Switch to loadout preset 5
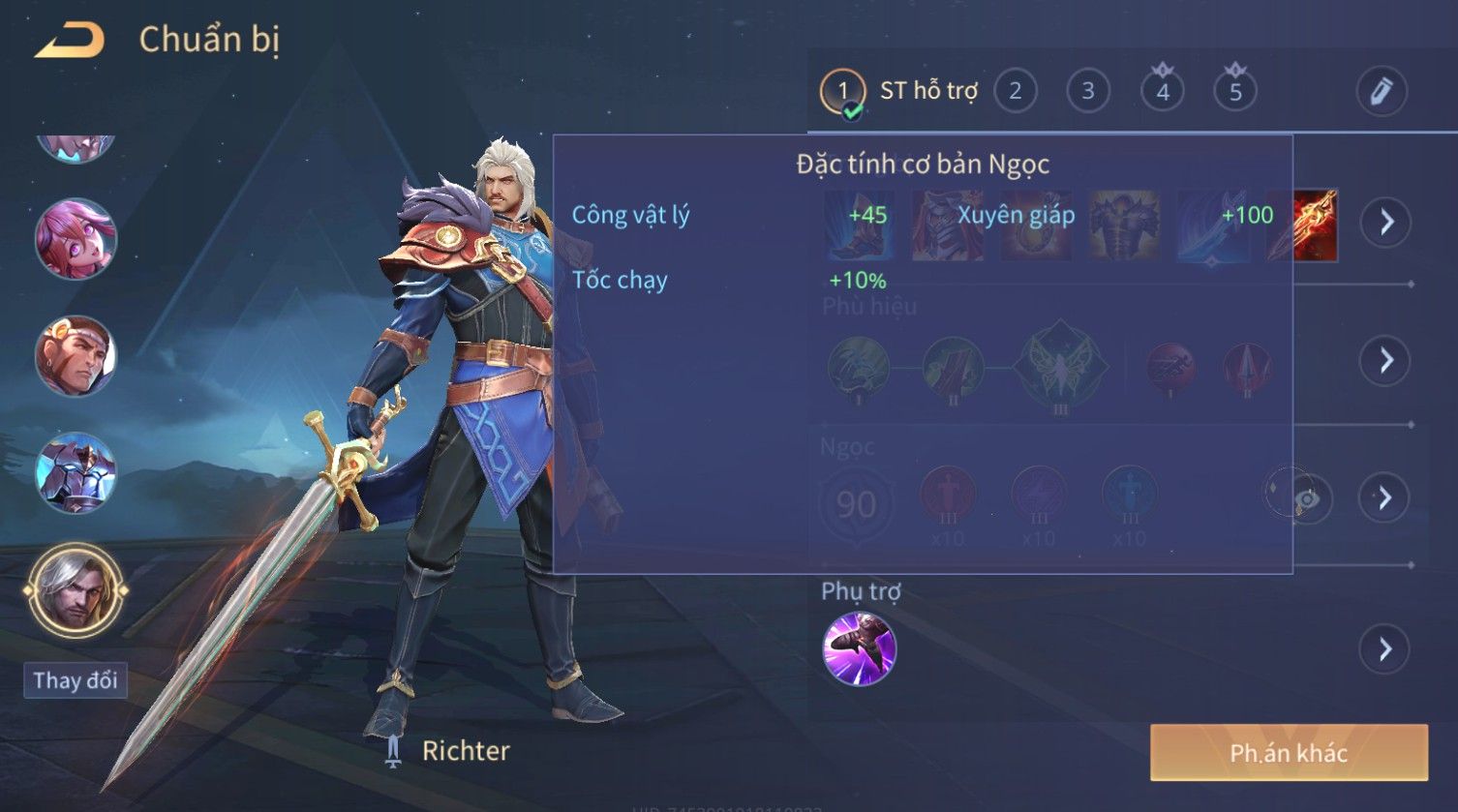This screenshot has height=812, width=1458. pyautogui.click(x=1234, y=92)
